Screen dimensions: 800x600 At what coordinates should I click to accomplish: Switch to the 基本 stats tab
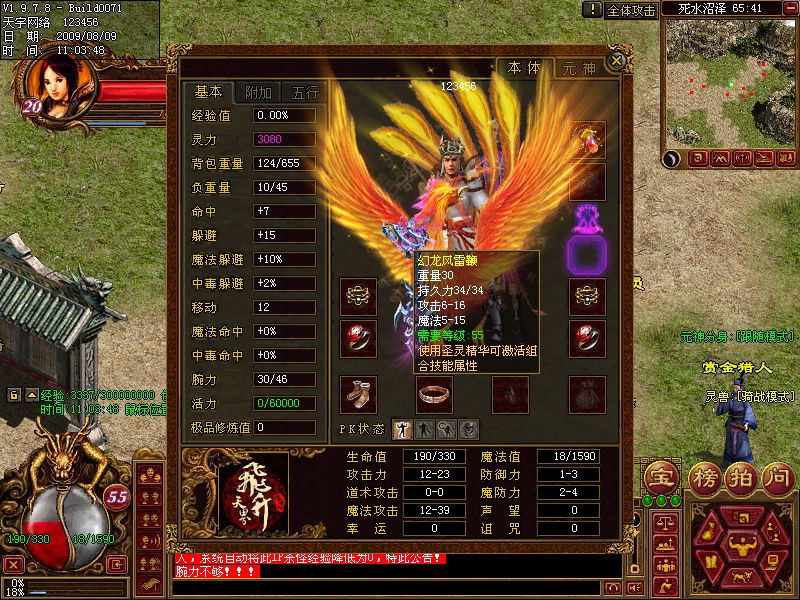coord(208,92)
